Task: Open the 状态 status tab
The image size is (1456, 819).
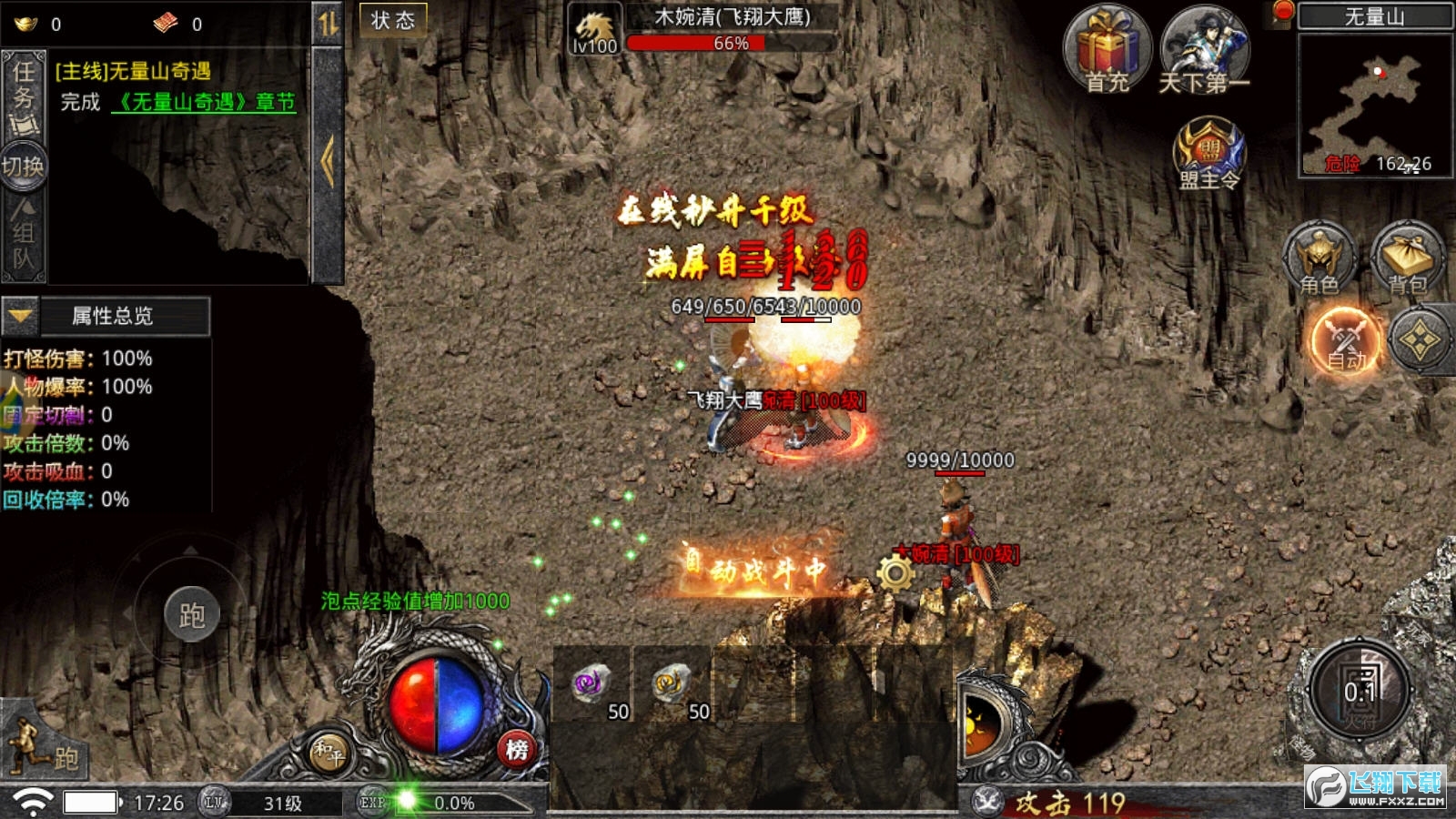Action: pyautogui.click(x=393, y=21)
